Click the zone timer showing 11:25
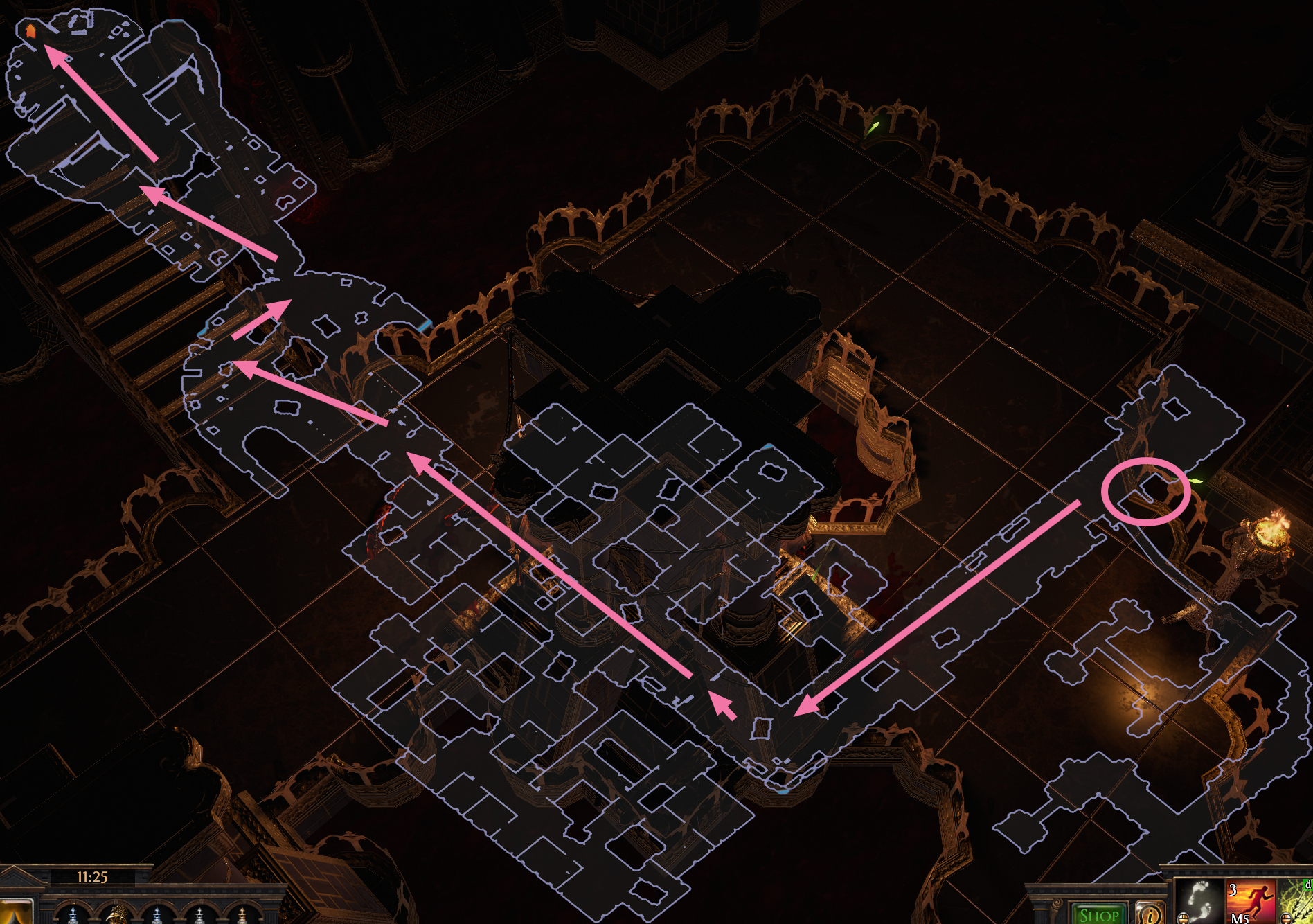This screenshot has height=924, width=1313. [x=92, y=876]
